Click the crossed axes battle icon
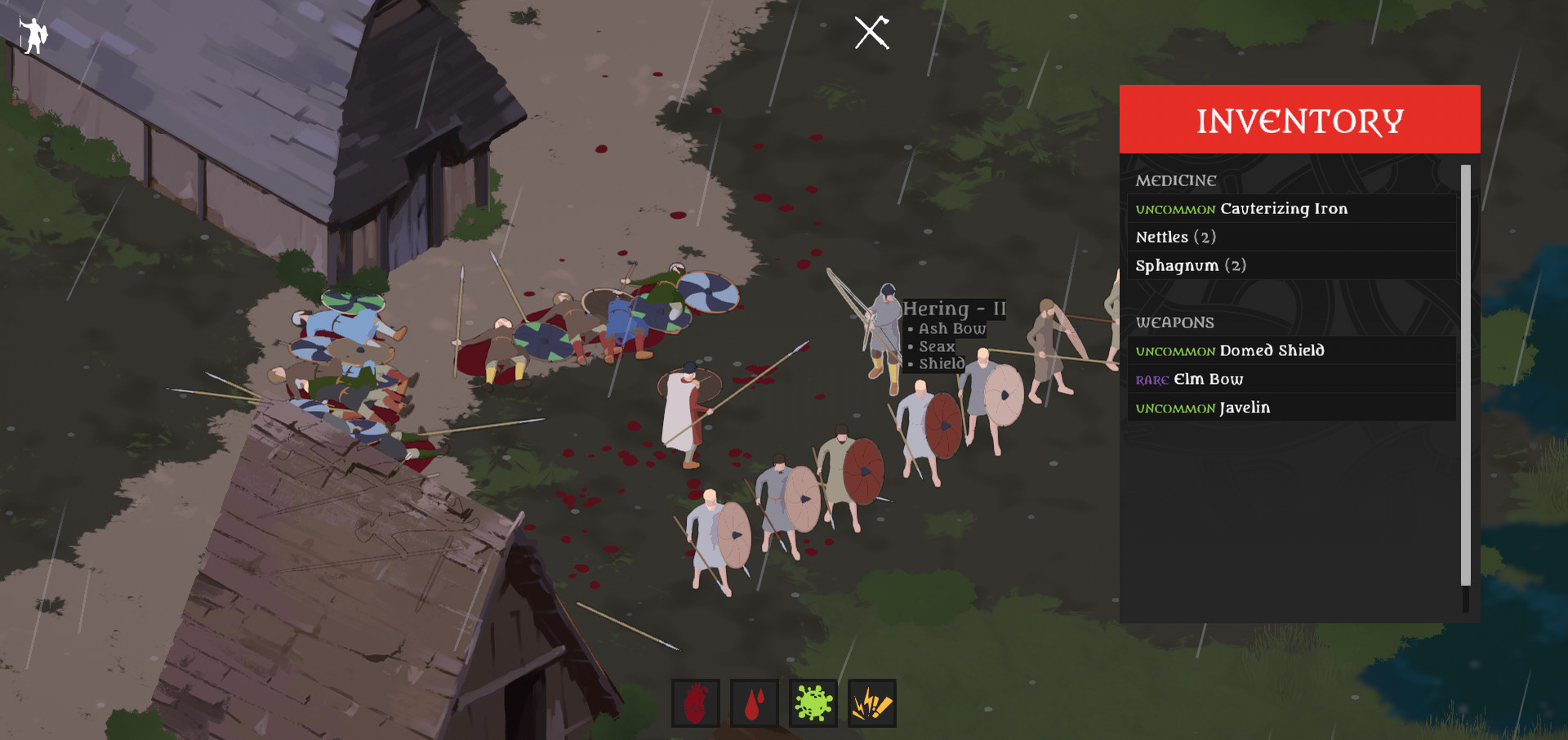Screen dimensions: 1568x740 point(869,33)
